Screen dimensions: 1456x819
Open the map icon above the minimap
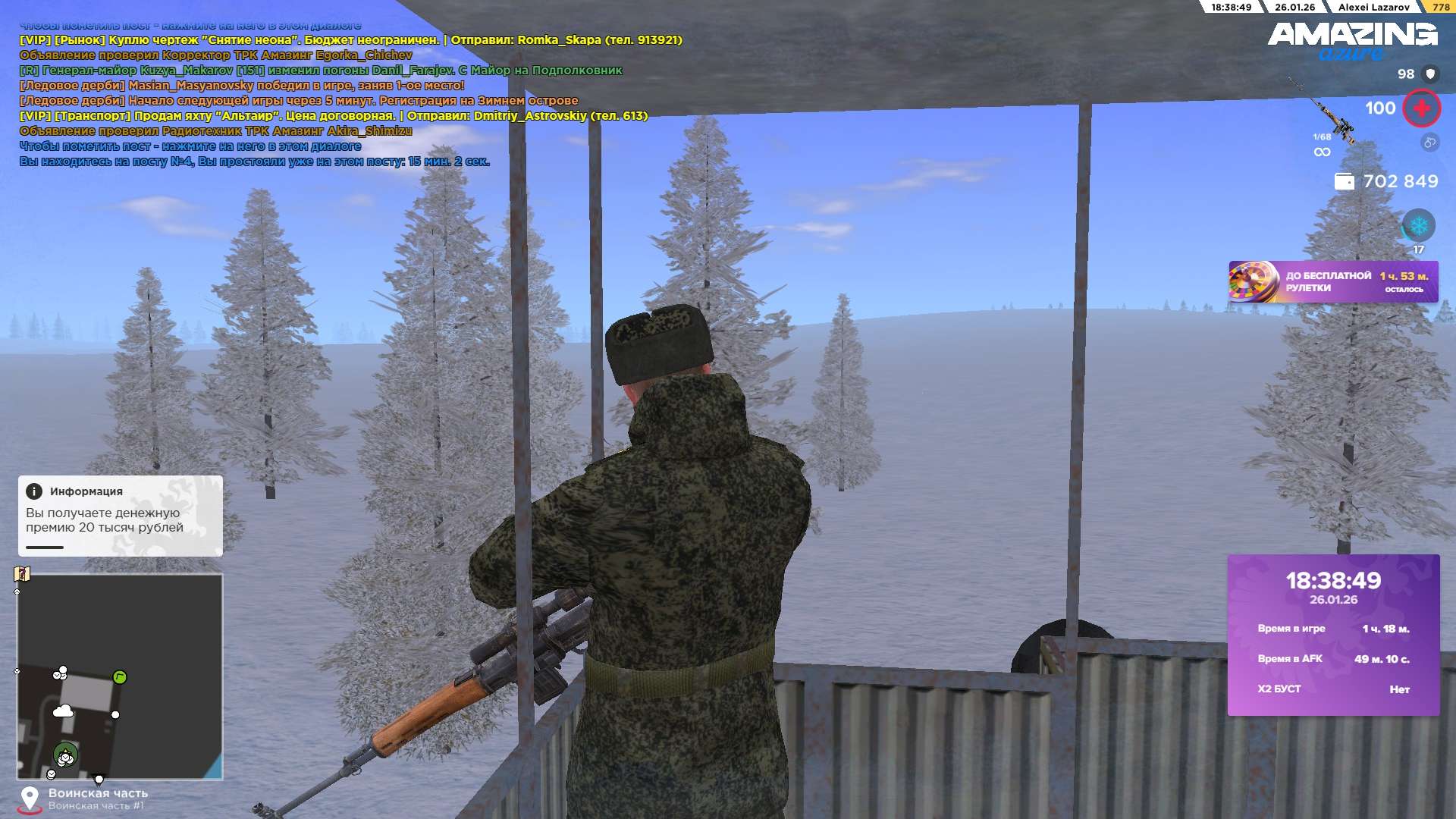(22, 573)
